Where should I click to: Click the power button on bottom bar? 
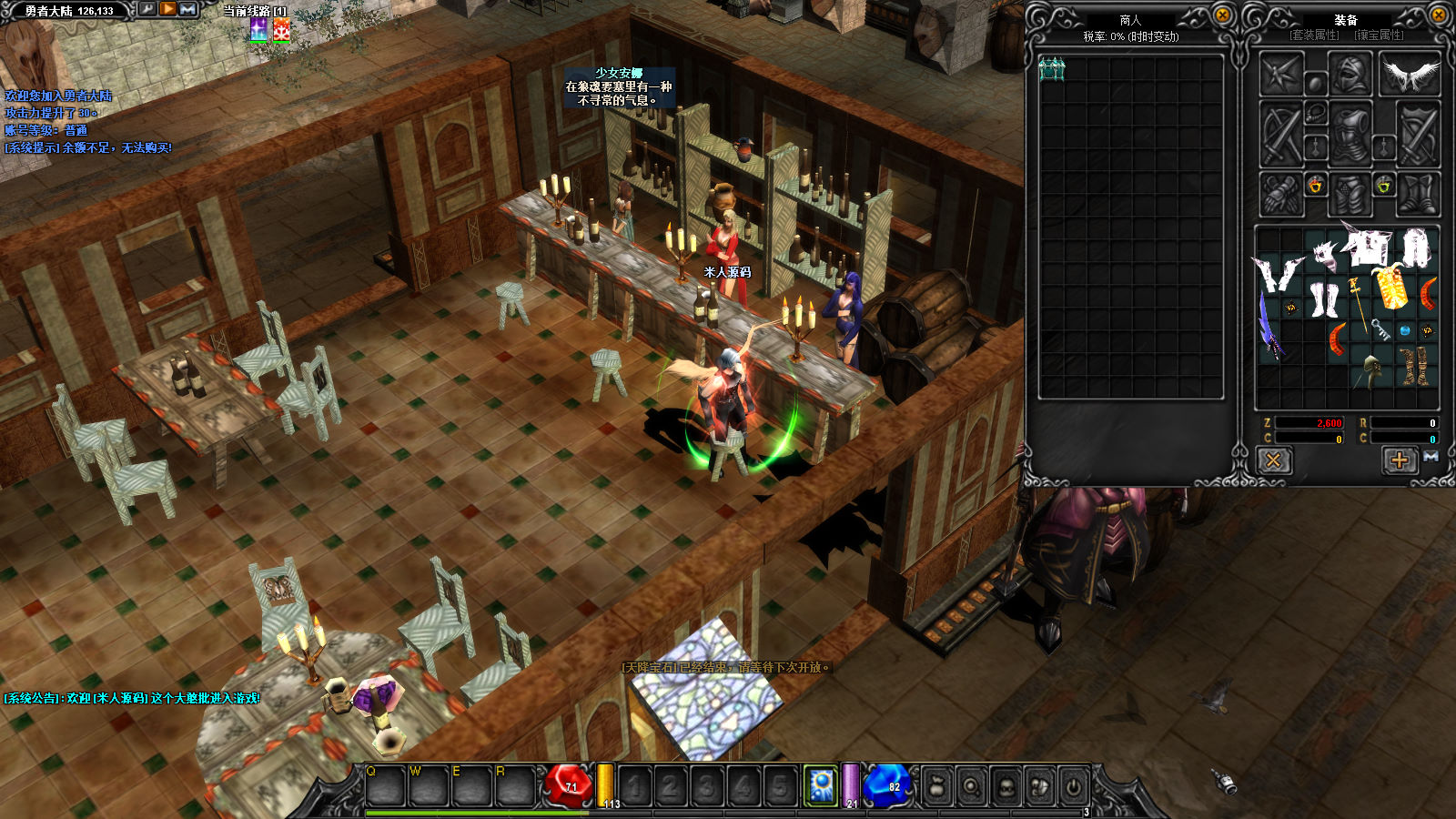pyautogui.click(x=1074, y=786)
